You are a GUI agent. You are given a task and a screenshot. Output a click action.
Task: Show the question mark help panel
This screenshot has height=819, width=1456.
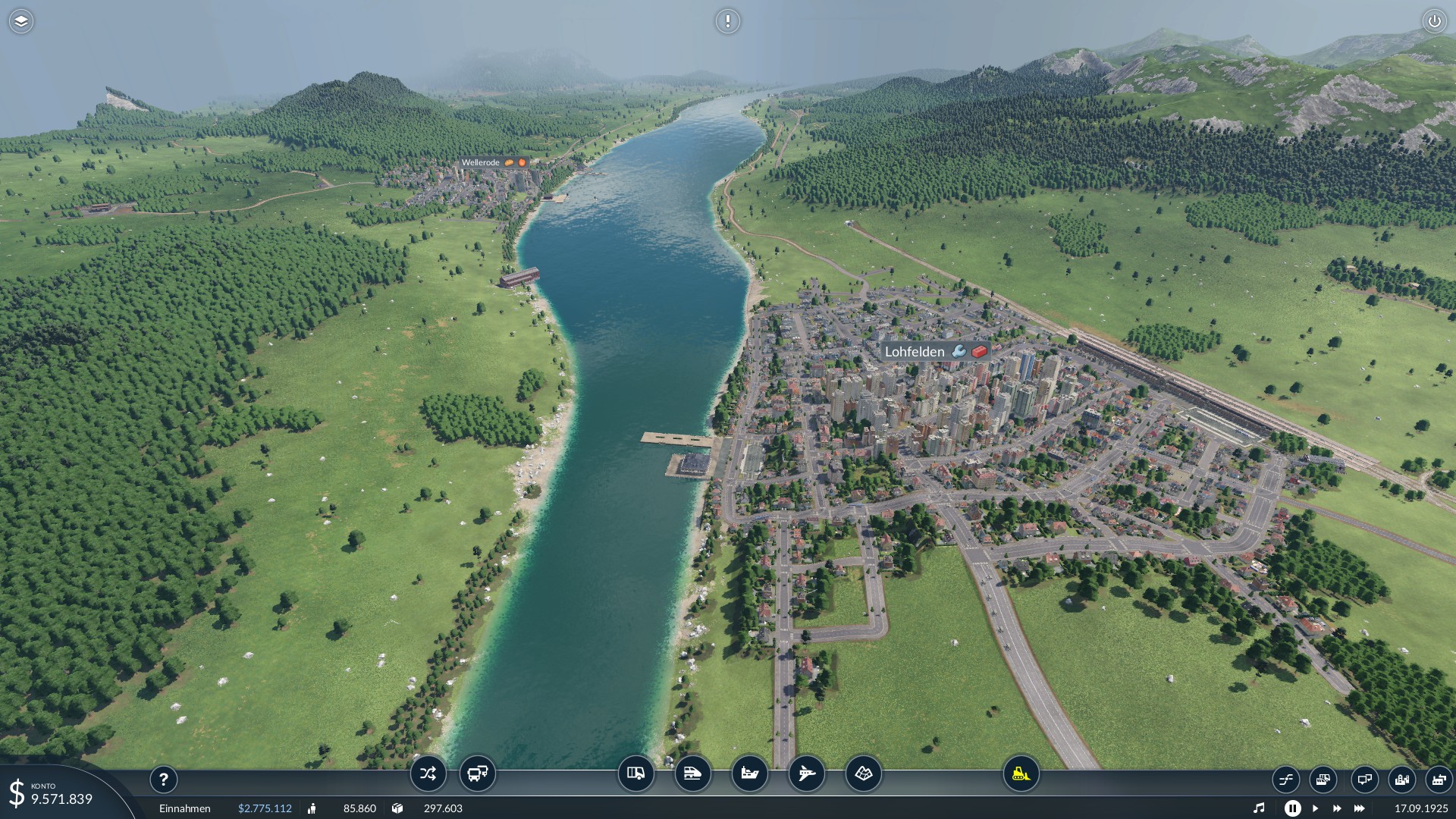[x=163, y=779]
